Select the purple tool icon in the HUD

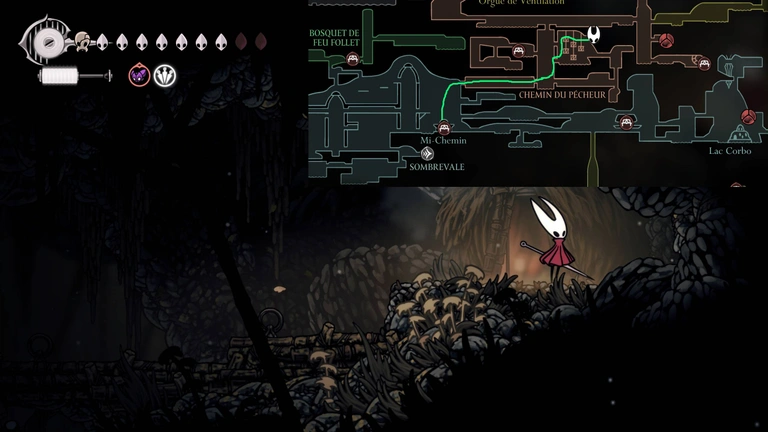click(139, 75)
